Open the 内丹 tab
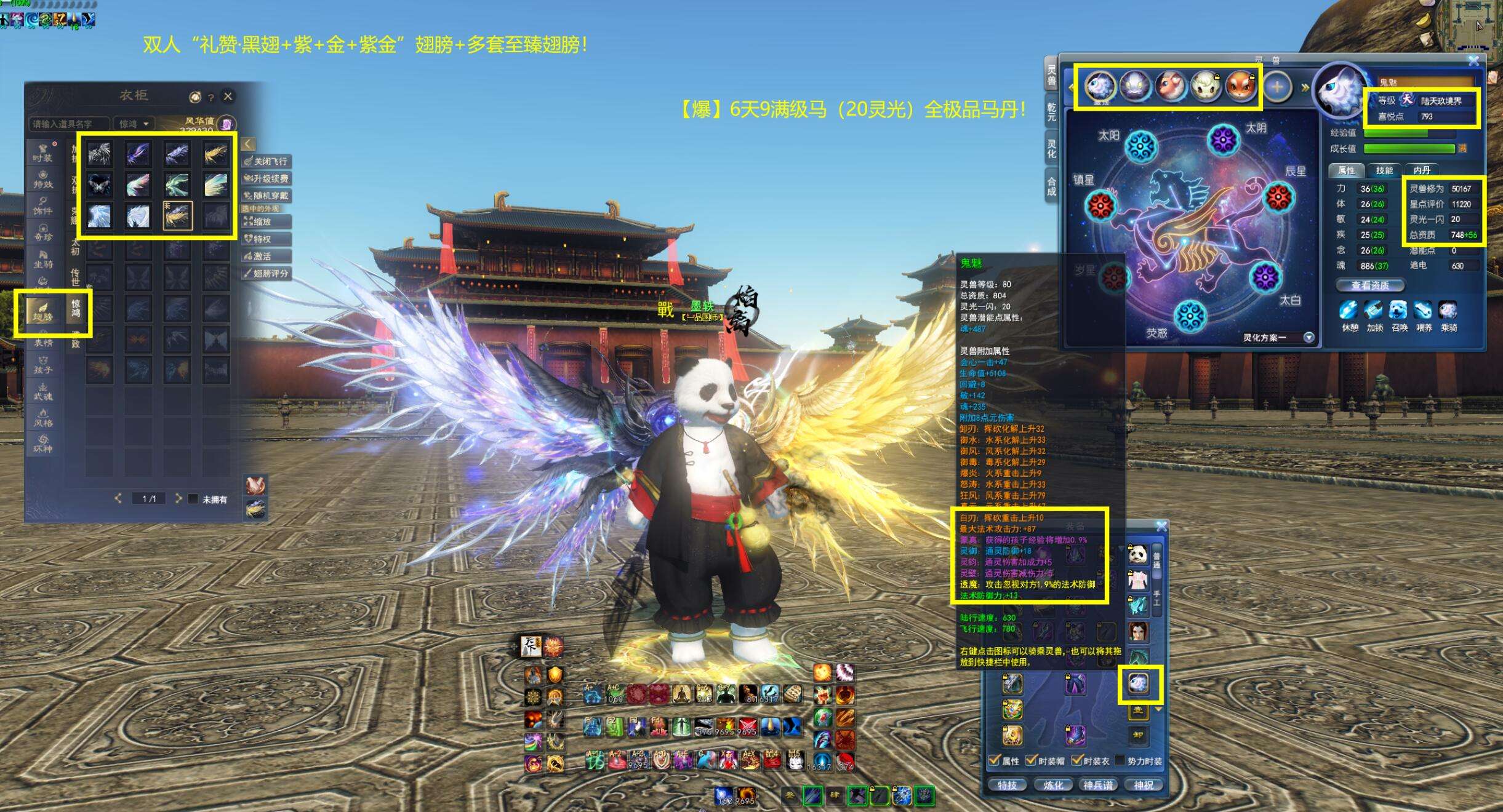The height and width of the screenshot is (812, 1503). 1422,170
